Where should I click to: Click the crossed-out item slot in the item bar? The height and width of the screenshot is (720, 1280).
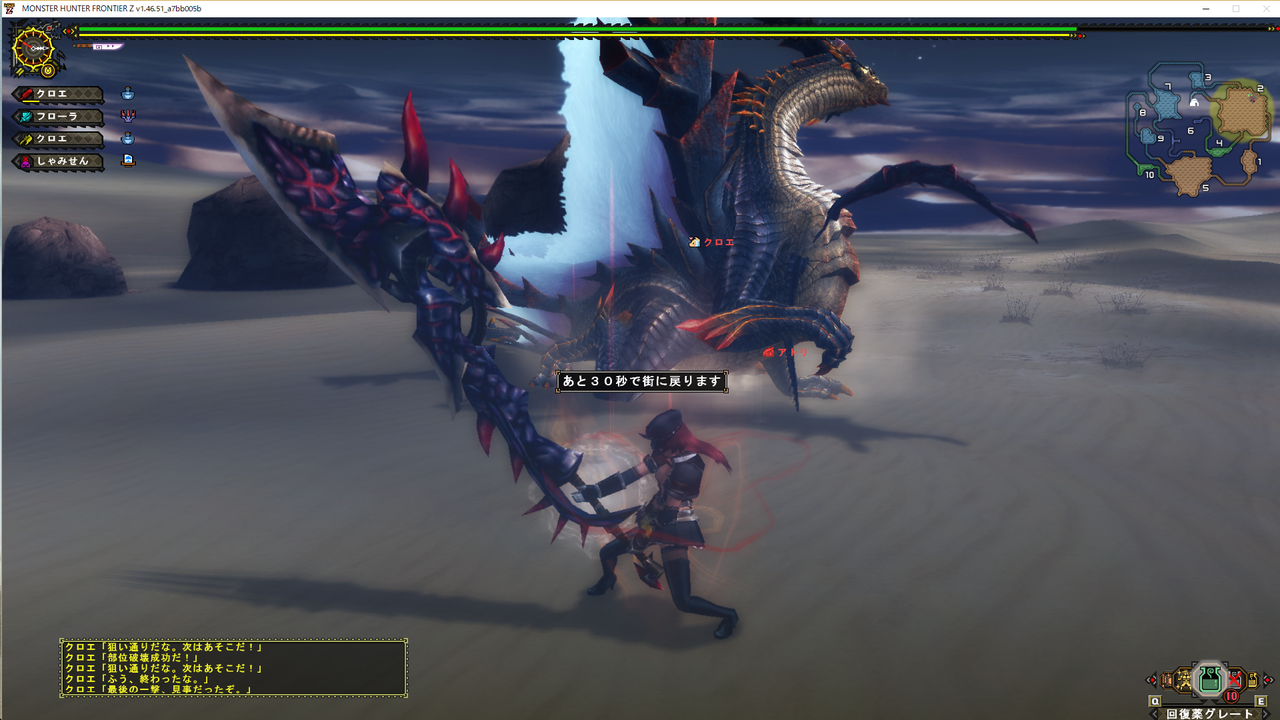pyautogui.click(x=1235, y=679)
